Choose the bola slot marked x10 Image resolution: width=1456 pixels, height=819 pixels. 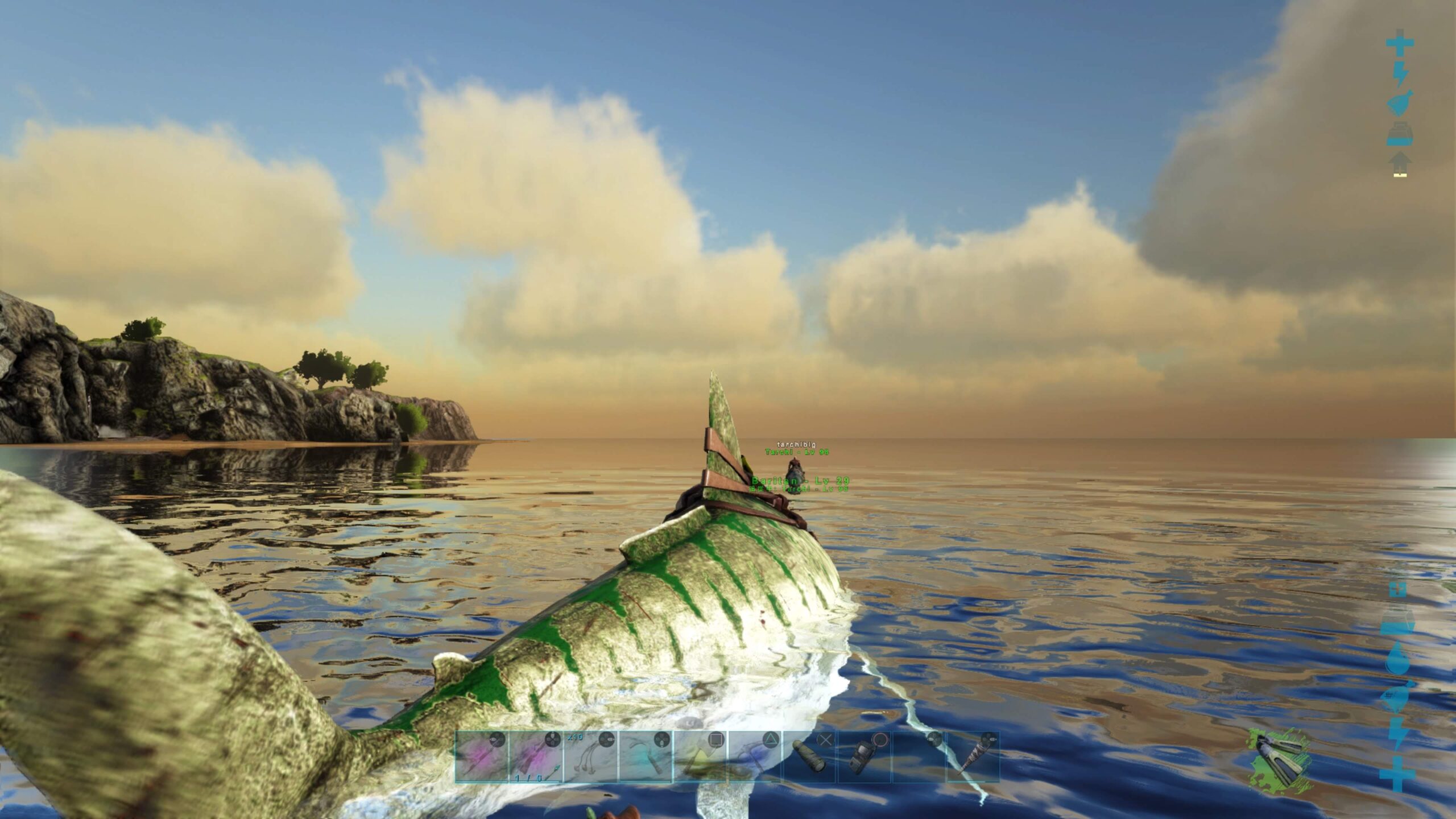point(590,757)
